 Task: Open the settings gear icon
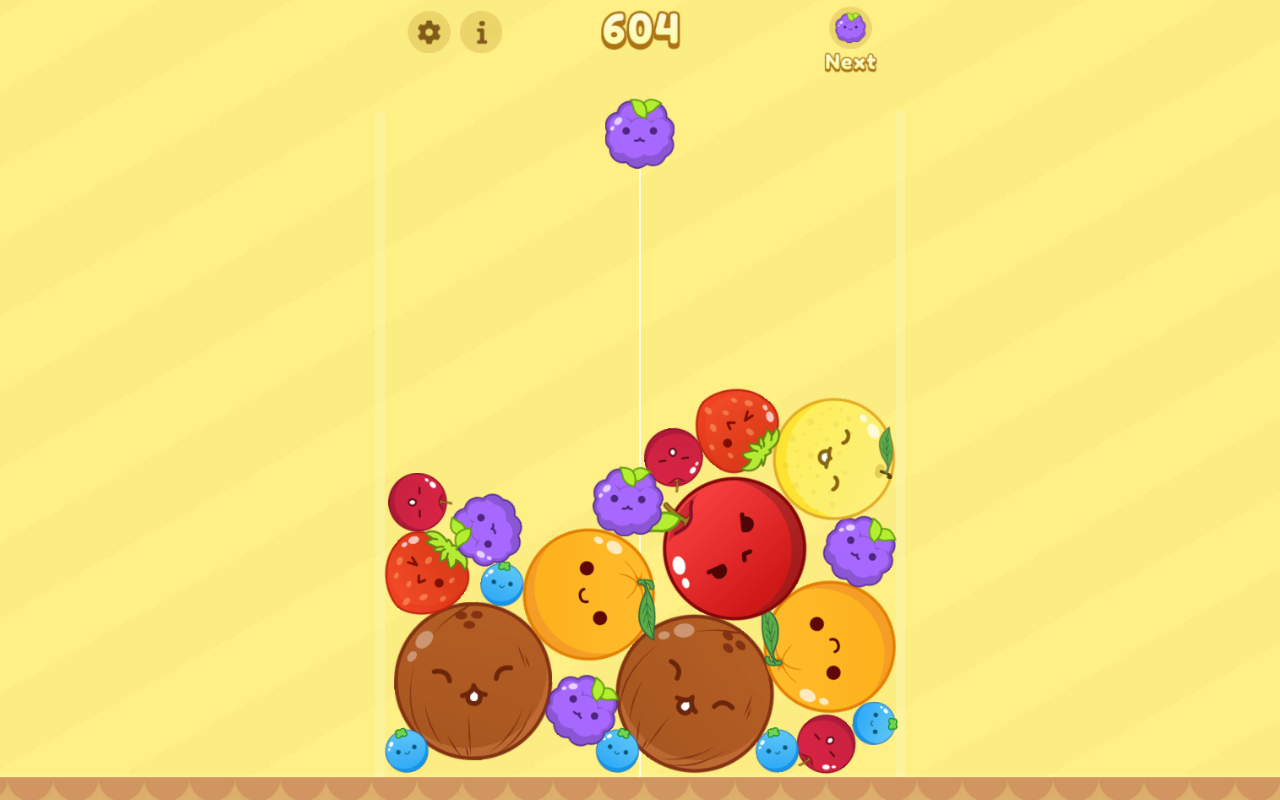[x=429, y=32]
